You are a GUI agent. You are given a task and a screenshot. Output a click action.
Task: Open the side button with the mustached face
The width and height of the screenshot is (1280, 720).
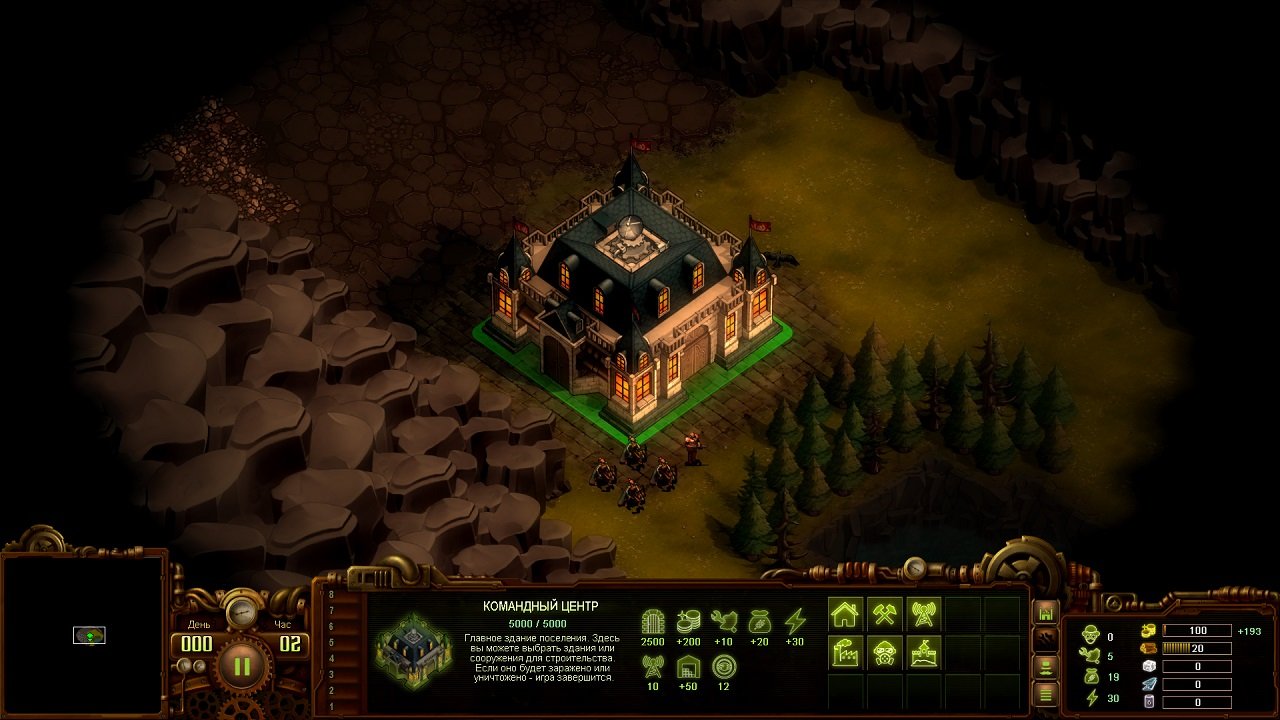pyautogui.click(x=1046, y=665)
